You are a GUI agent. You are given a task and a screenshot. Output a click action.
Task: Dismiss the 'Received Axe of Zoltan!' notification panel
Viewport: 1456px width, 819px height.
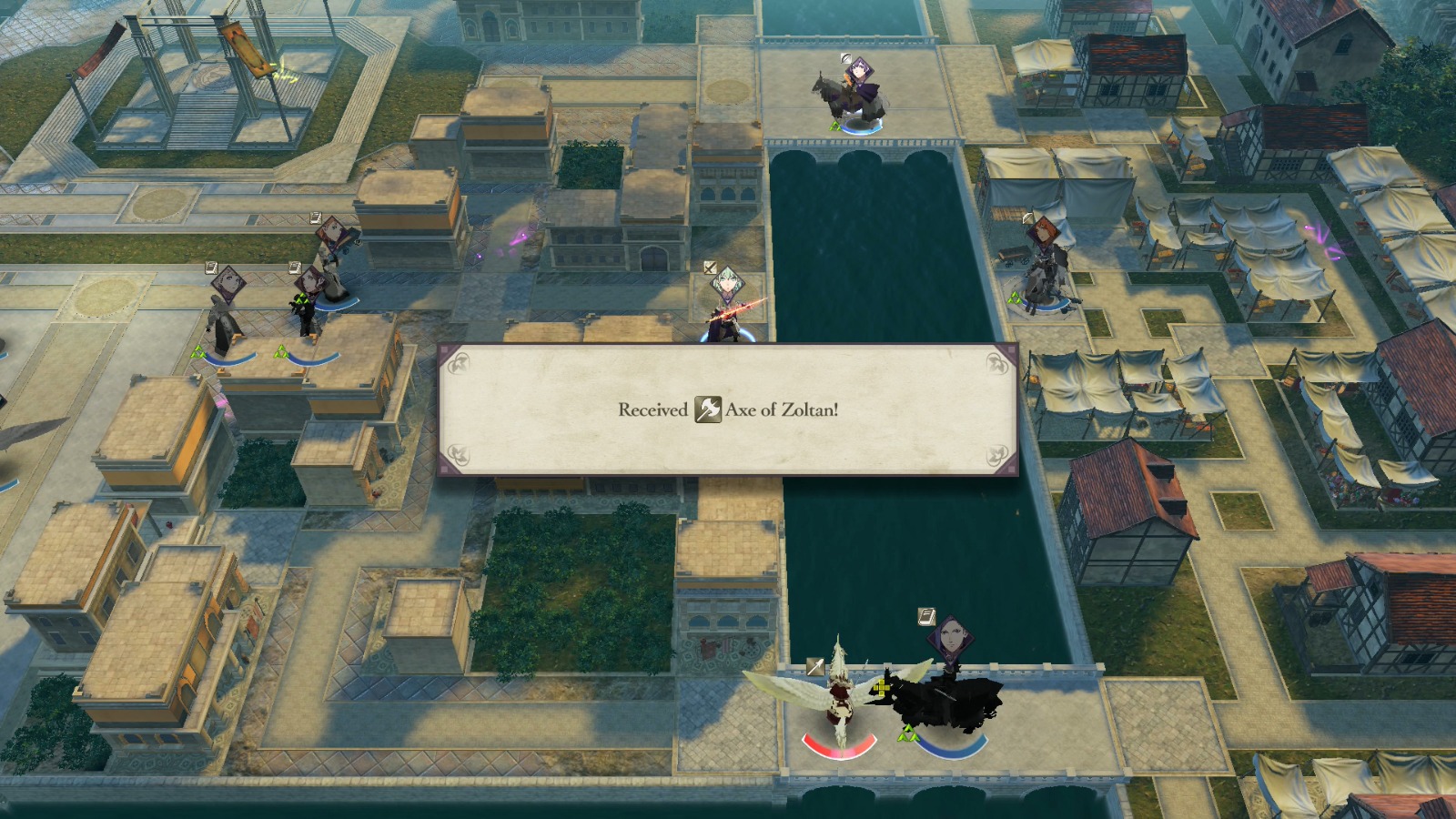pos(728,409)
